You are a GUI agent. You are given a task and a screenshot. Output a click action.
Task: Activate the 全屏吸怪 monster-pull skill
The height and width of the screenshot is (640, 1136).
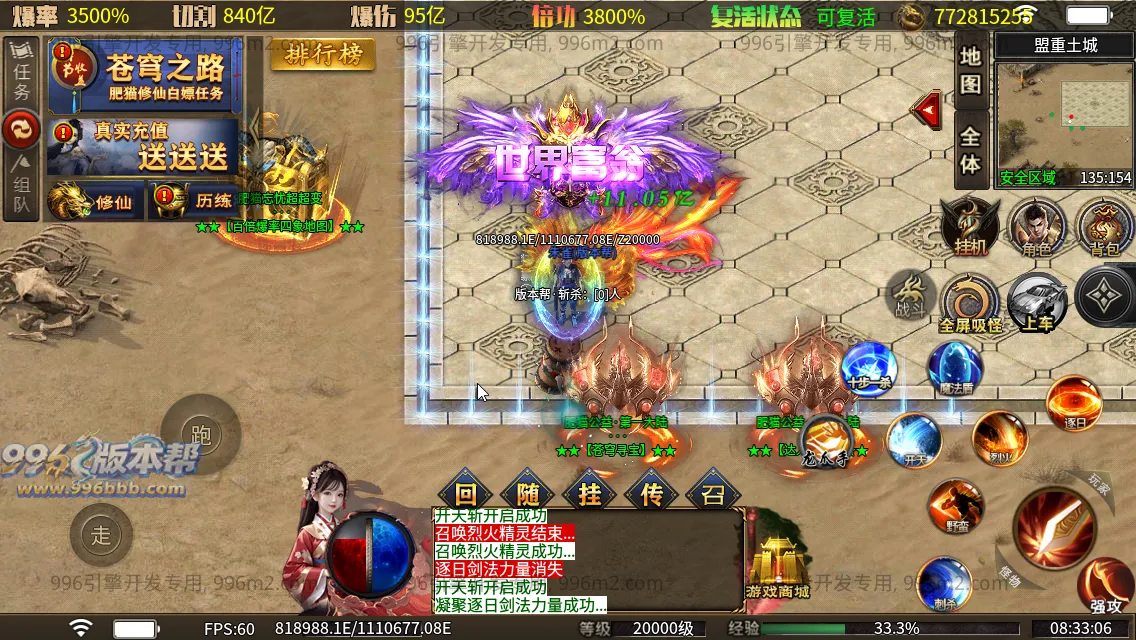point(970,303)
